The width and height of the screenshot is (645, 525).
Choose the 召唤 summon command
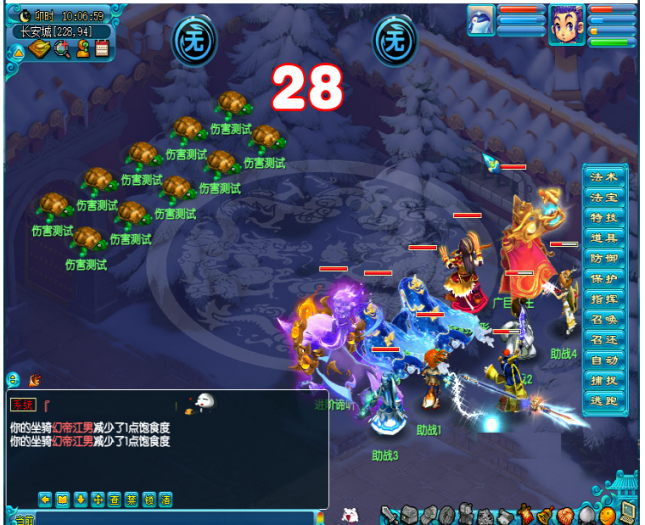[604, 319]
